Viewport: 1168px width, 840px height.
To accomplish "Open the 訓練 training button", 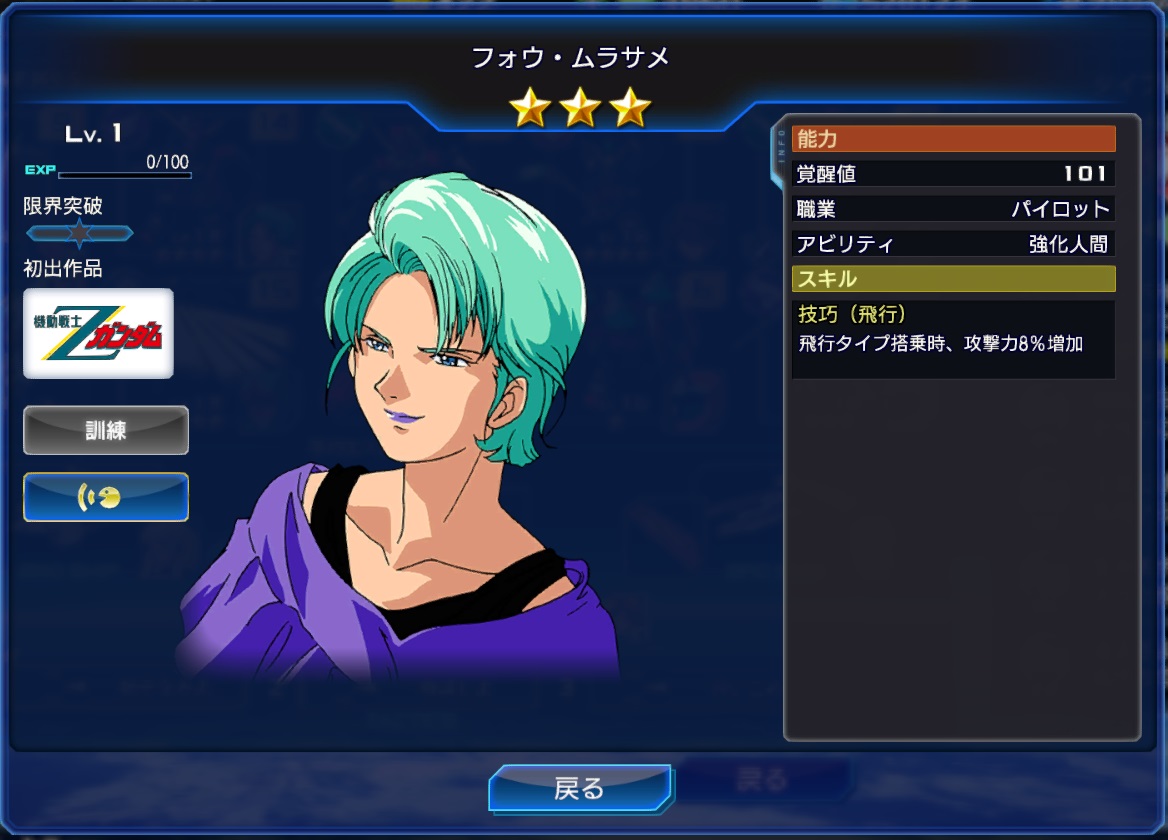I will coord(106,430).
